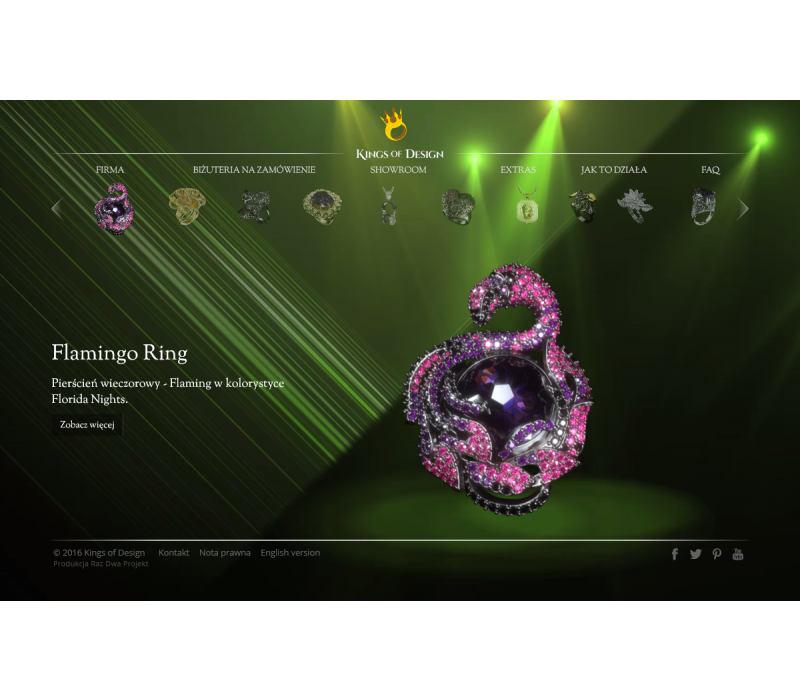The image size is (800, 700).
Task: Go to the Showroom section
Action: [x=398, y=170]
